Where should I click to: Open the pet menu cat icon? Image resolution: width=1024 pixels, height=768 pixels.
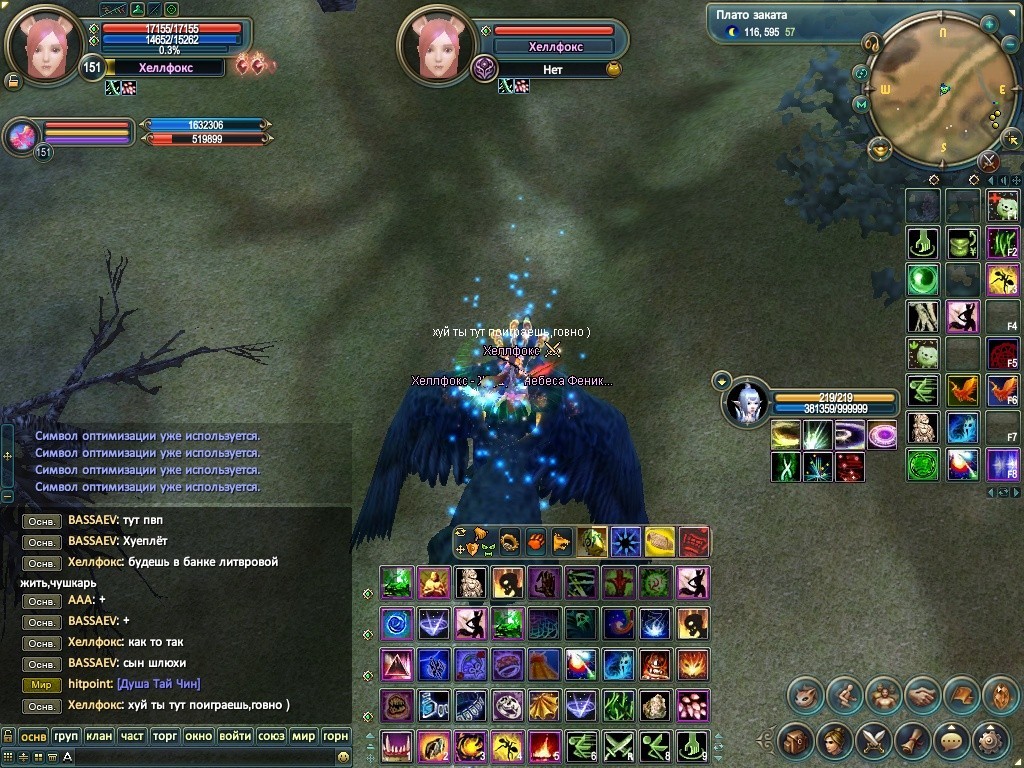[805, 695]
